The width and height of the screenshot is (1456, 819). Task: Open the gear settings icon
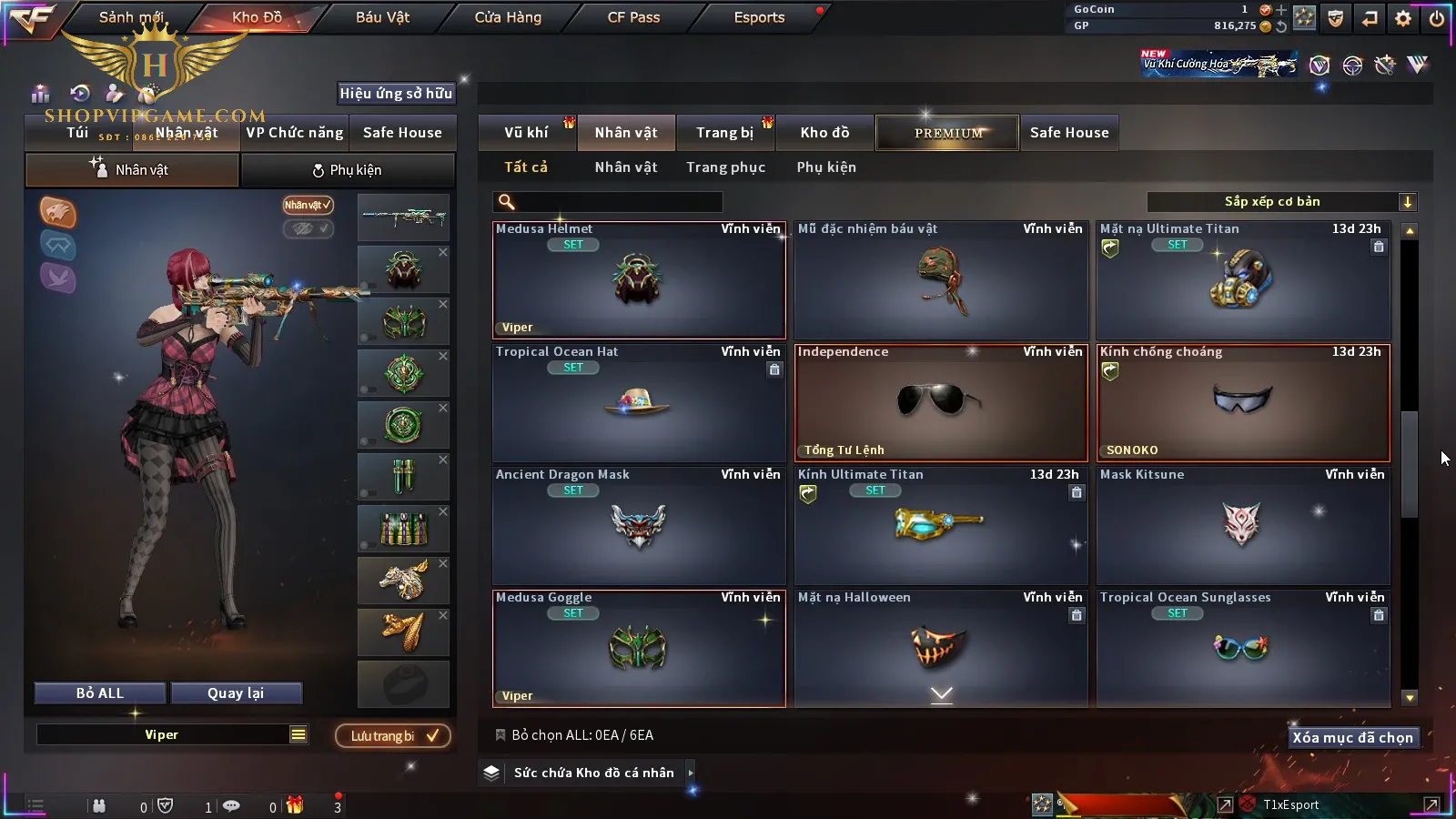pos(1403,18)
